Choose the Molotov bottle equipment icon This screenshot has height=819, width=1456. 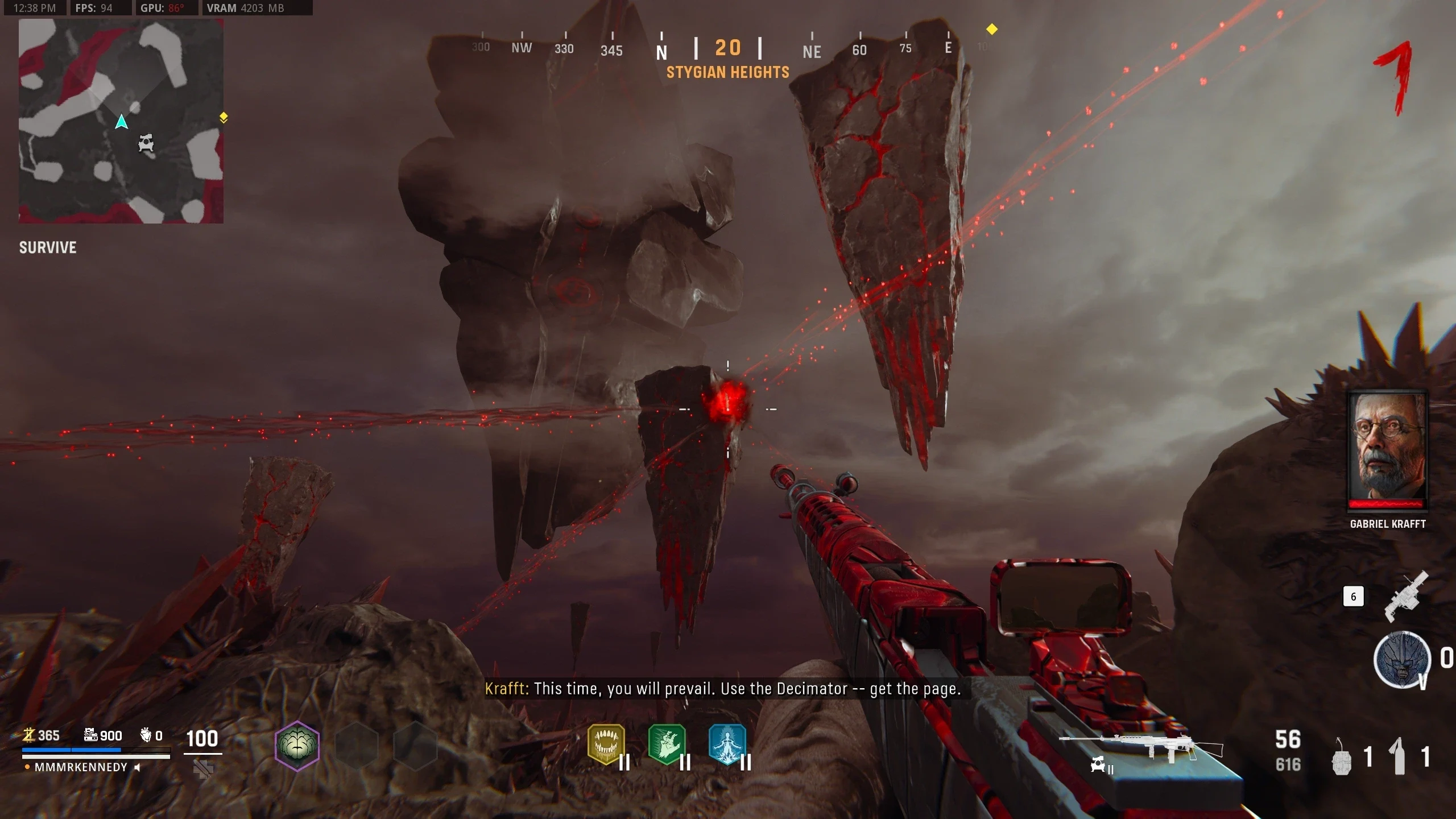coord(1399,756)
